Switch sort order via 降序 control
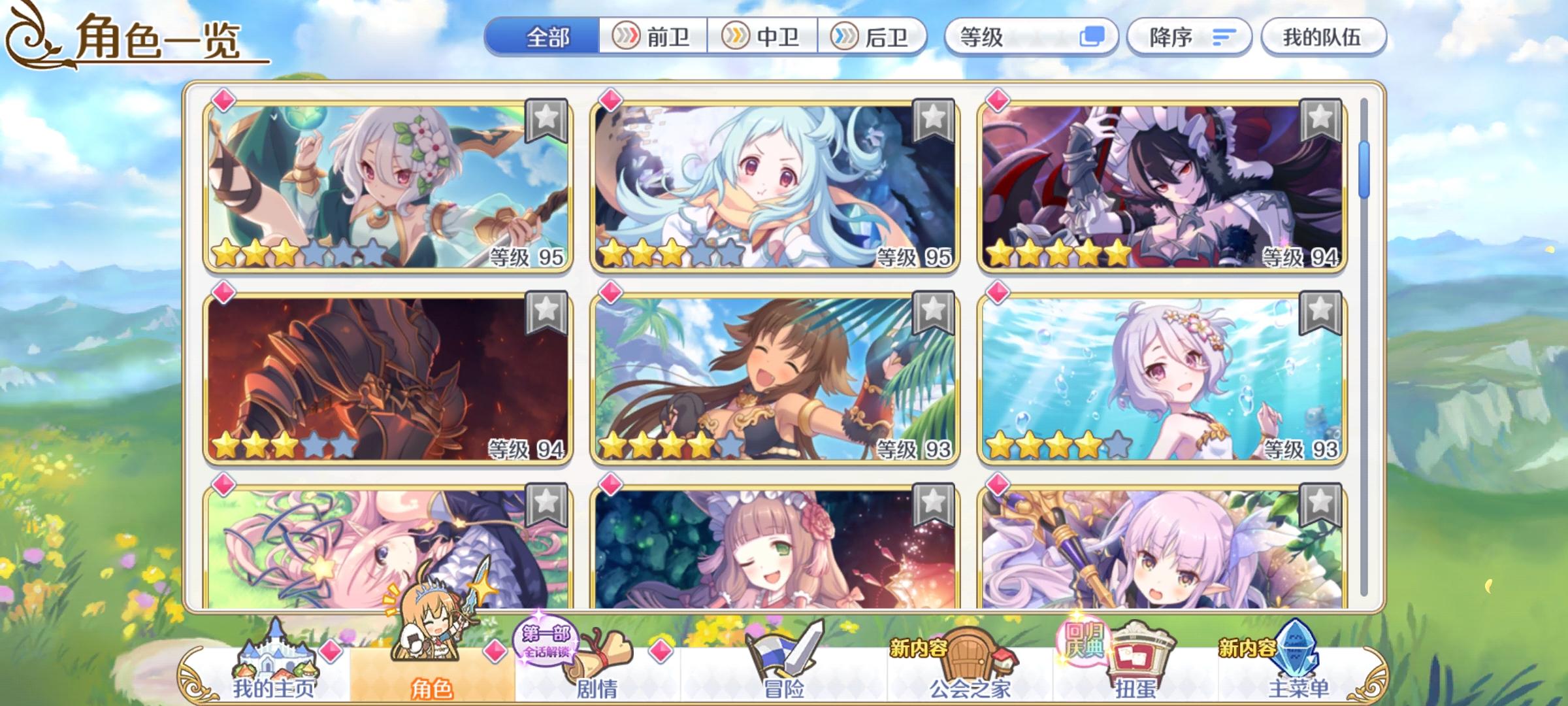 point(1189,37)
